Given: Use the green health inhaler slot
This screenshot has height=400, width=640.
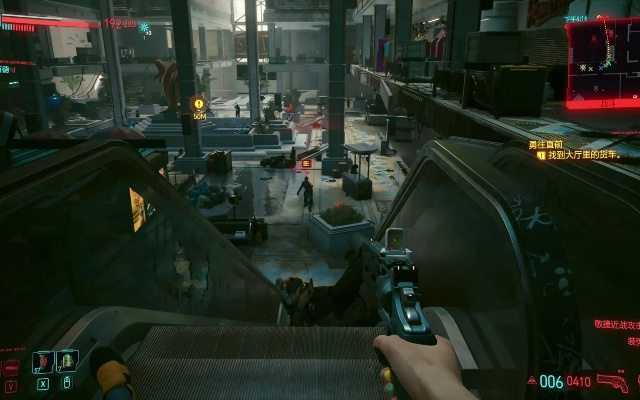Looking at the screenshot, I should click(68, 360).
